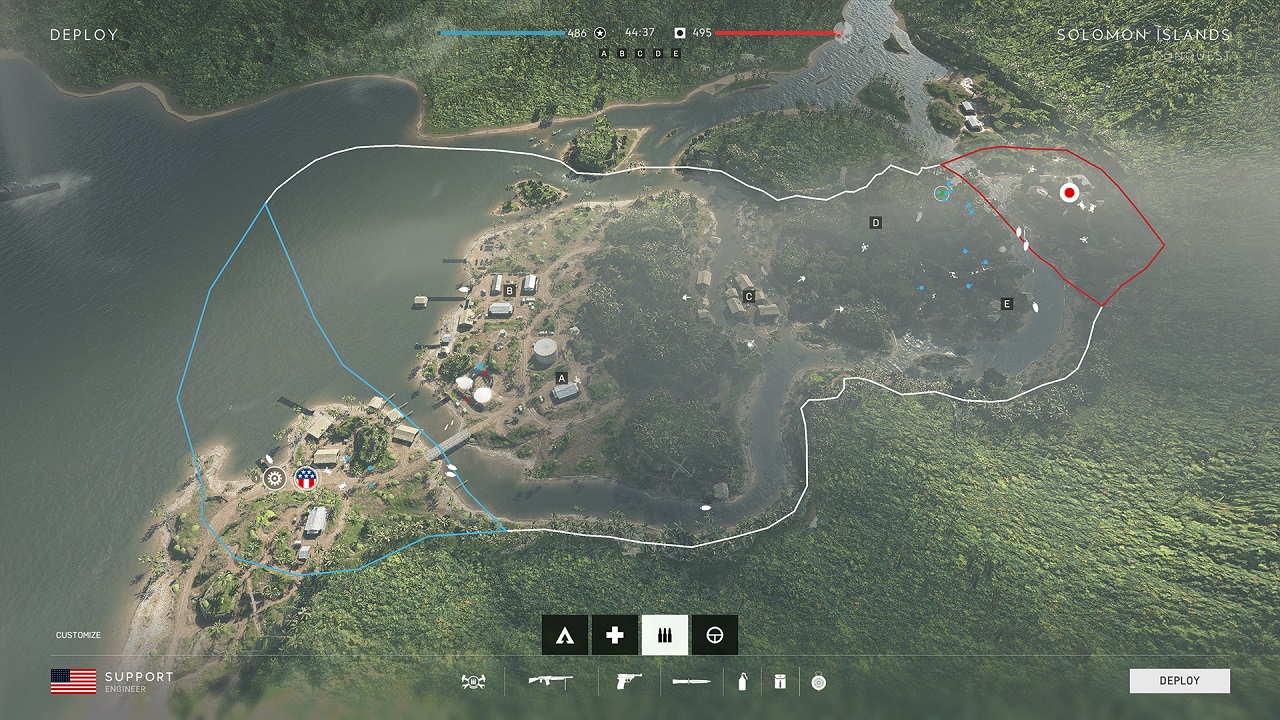Screen dimensions: 1280x720
Task: Open the Engineer combat role icon
Action: (x=473, y=682)
